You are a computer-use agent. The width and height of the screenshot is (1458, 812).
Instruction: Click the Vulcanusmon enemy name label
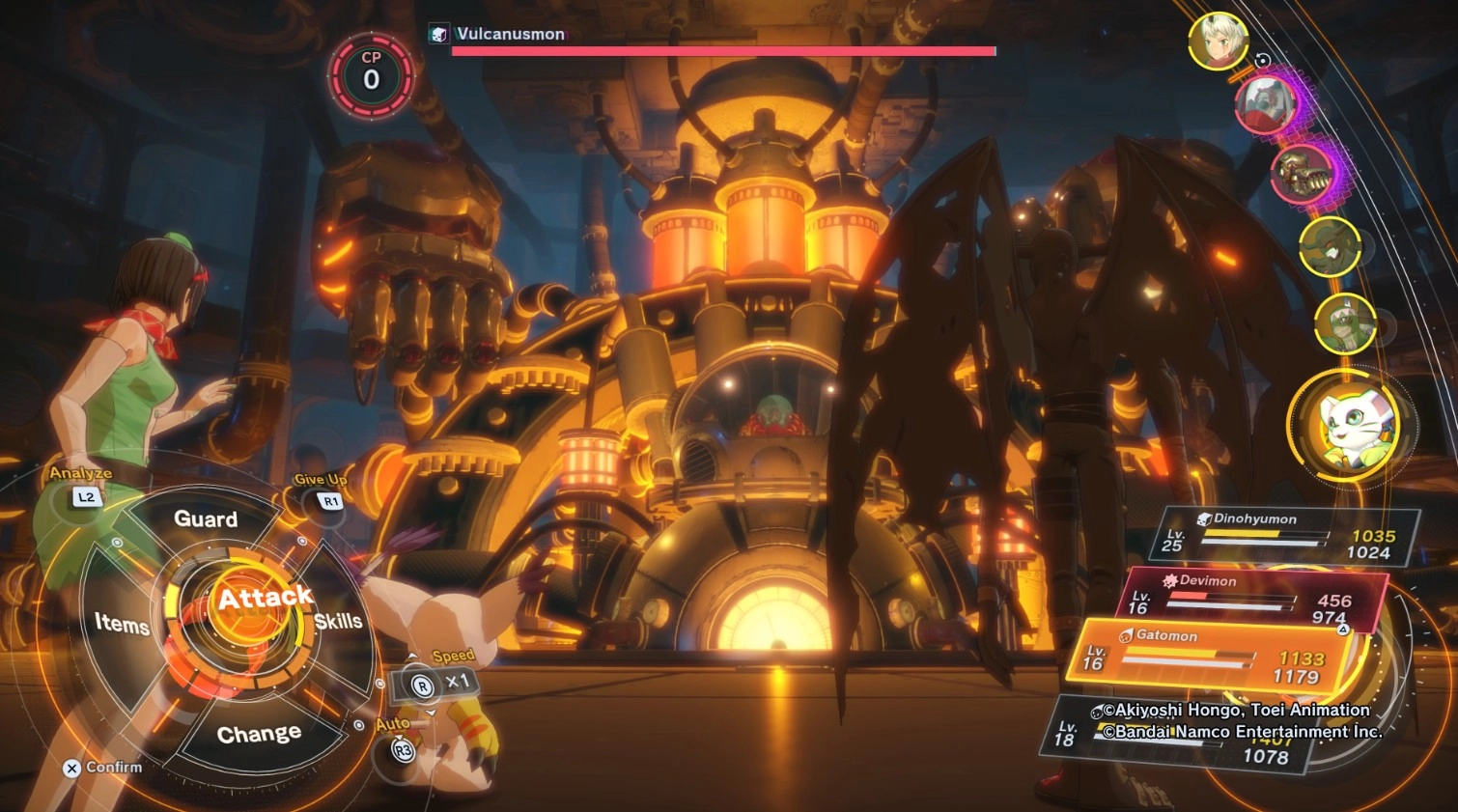click(x=510, y=34)
